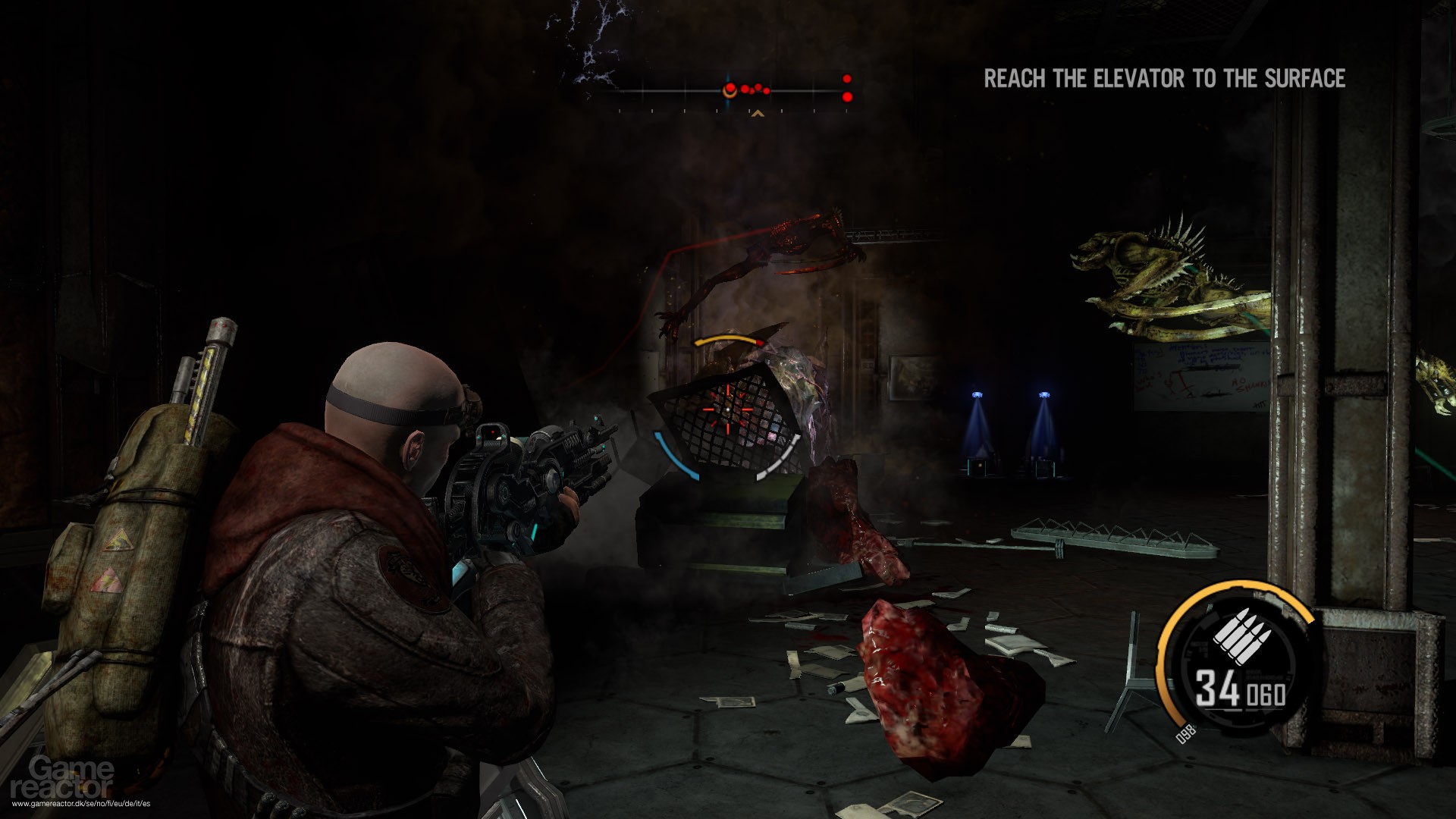Click the Gamereactor watermark logo

[72, 777]
